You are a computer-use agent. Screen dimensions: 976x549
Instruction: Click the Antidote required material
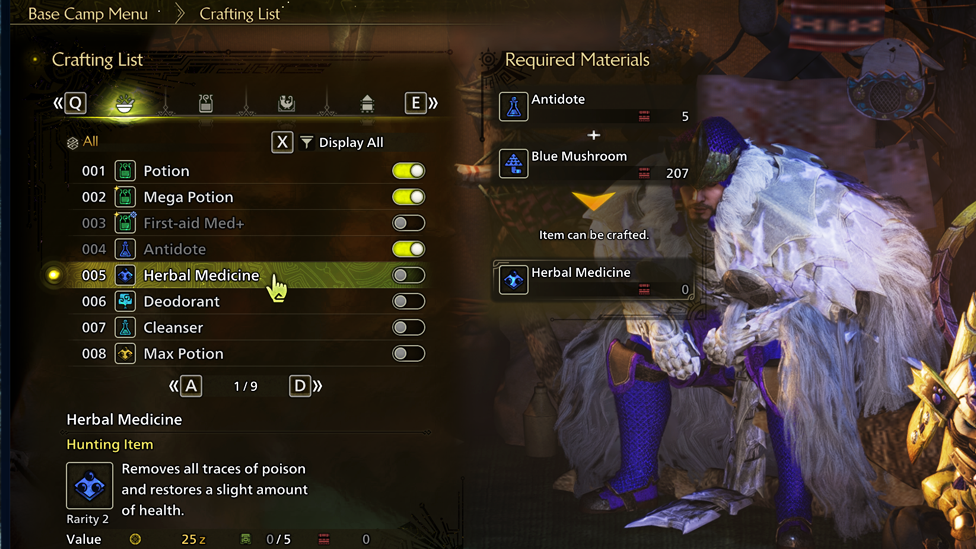(x=596, y=106)
